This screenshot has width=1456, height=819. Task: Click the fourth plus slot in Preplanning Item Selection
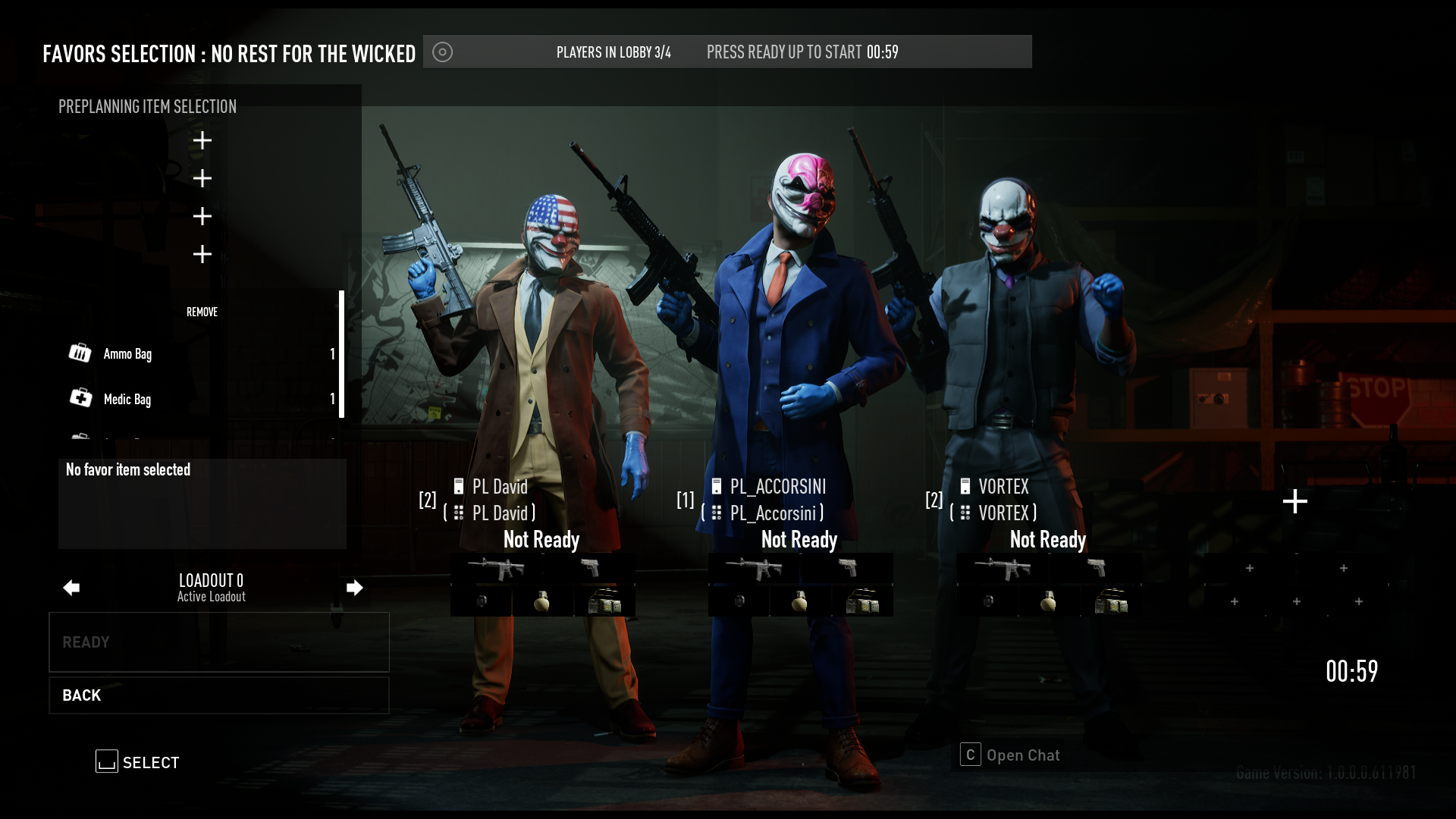click(202, 254)
